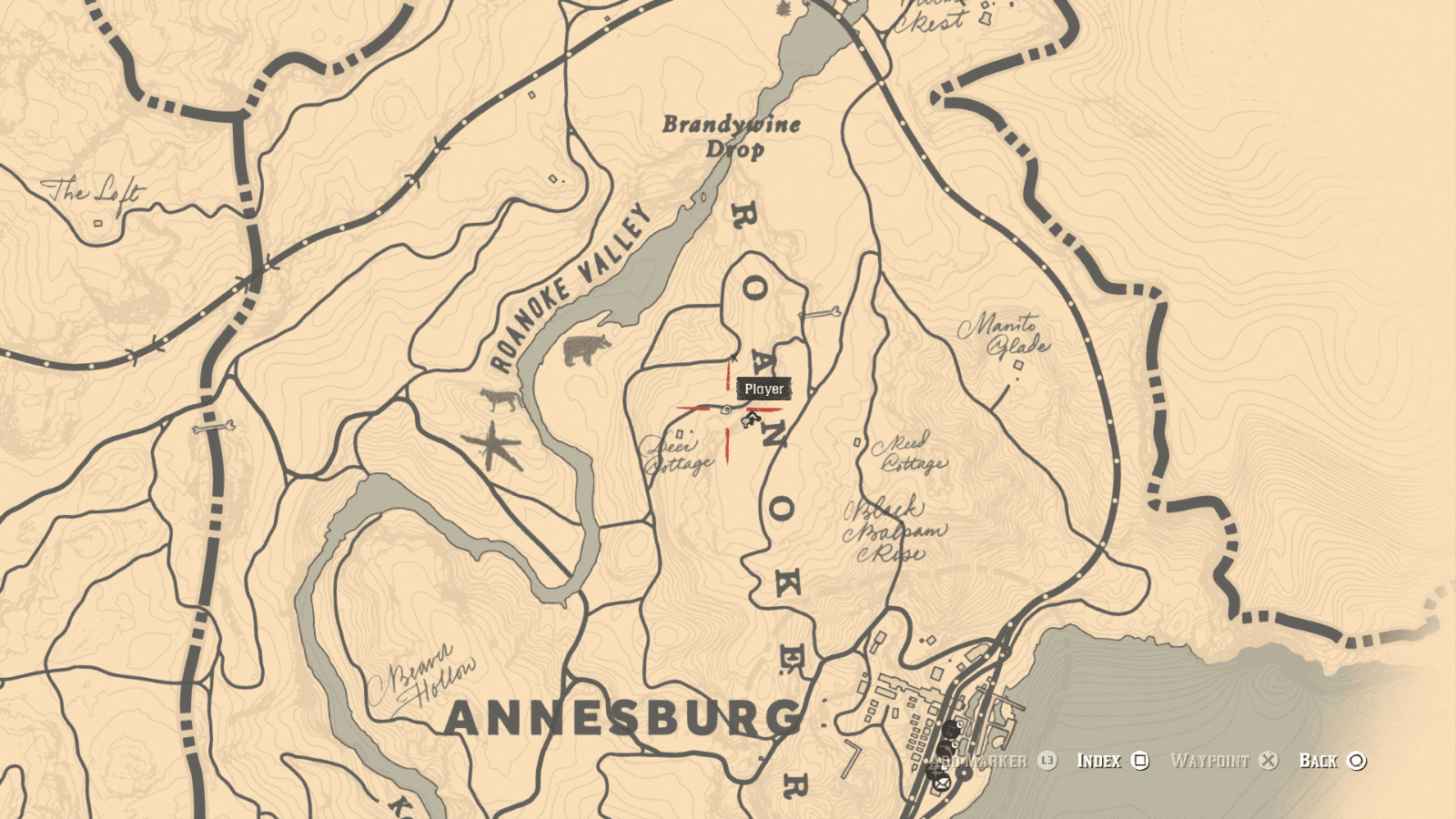Open the Index from the bottom bar

click(x=1100, y=762)
